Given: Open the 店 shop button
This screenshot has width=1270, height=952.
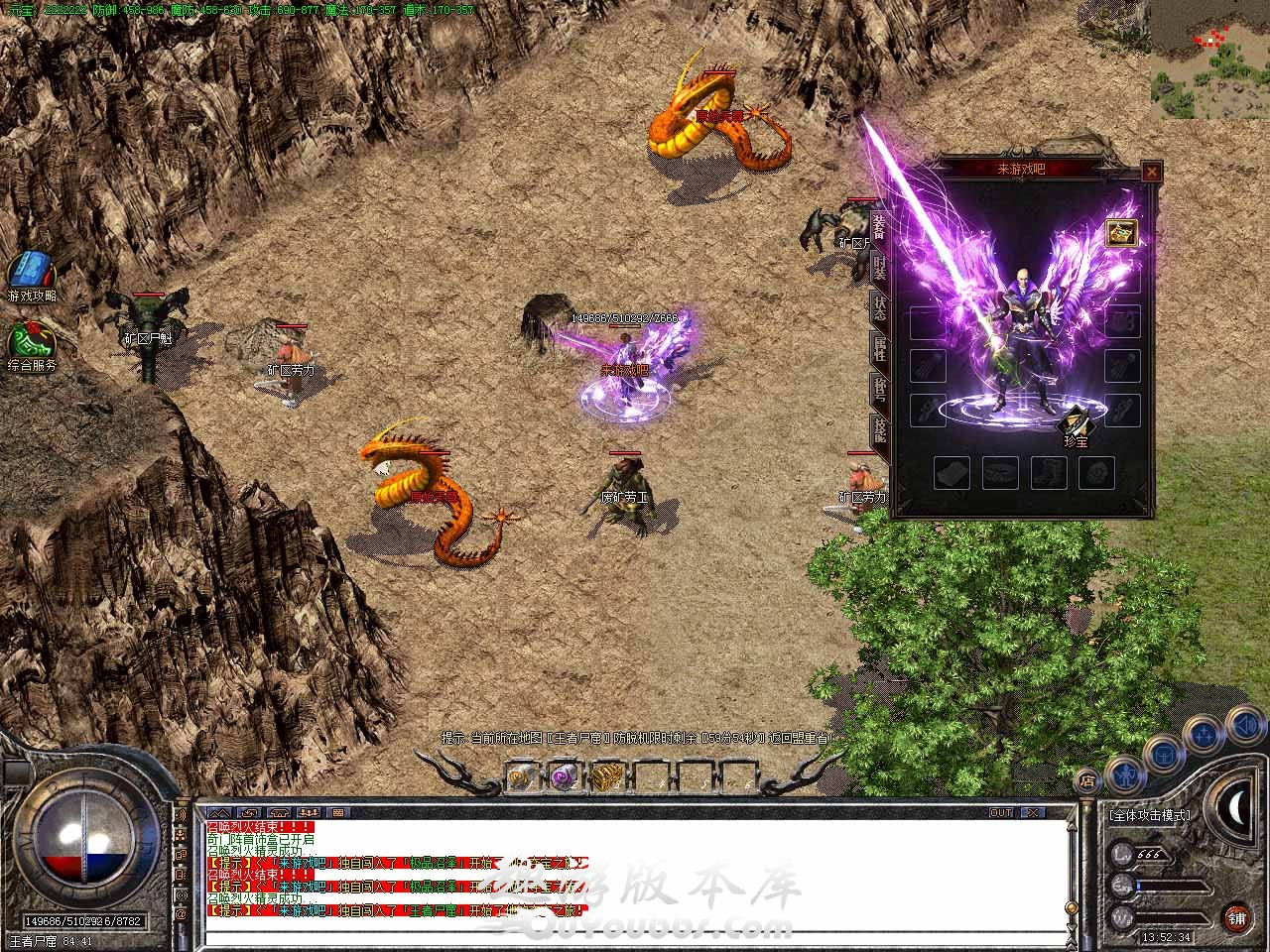Looking at the screenshot, I should coord(1088,780).
